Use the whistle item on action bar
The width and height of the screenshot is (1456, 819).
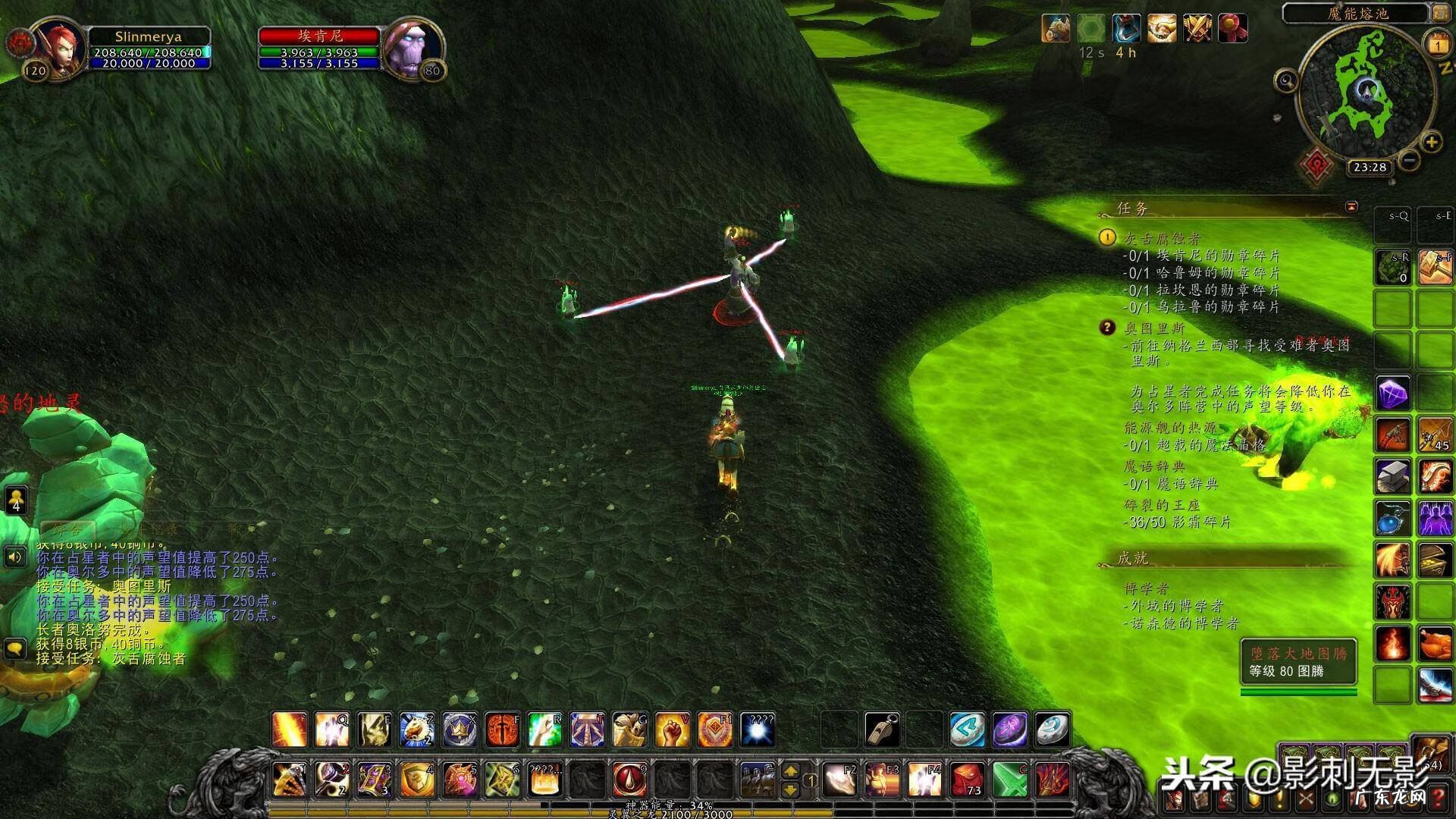pos(882,730)
